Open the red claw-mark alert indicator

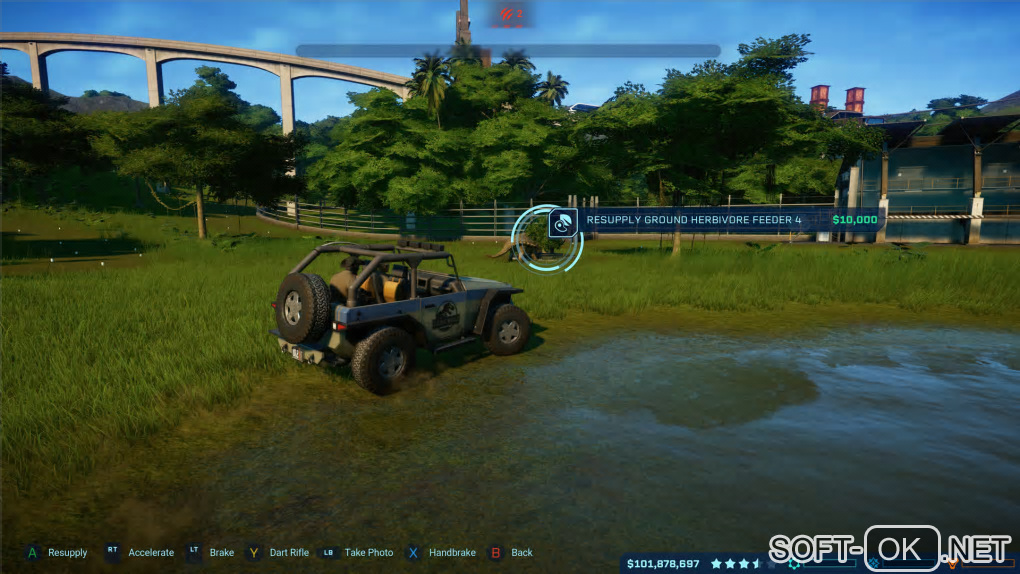(510, 13)
